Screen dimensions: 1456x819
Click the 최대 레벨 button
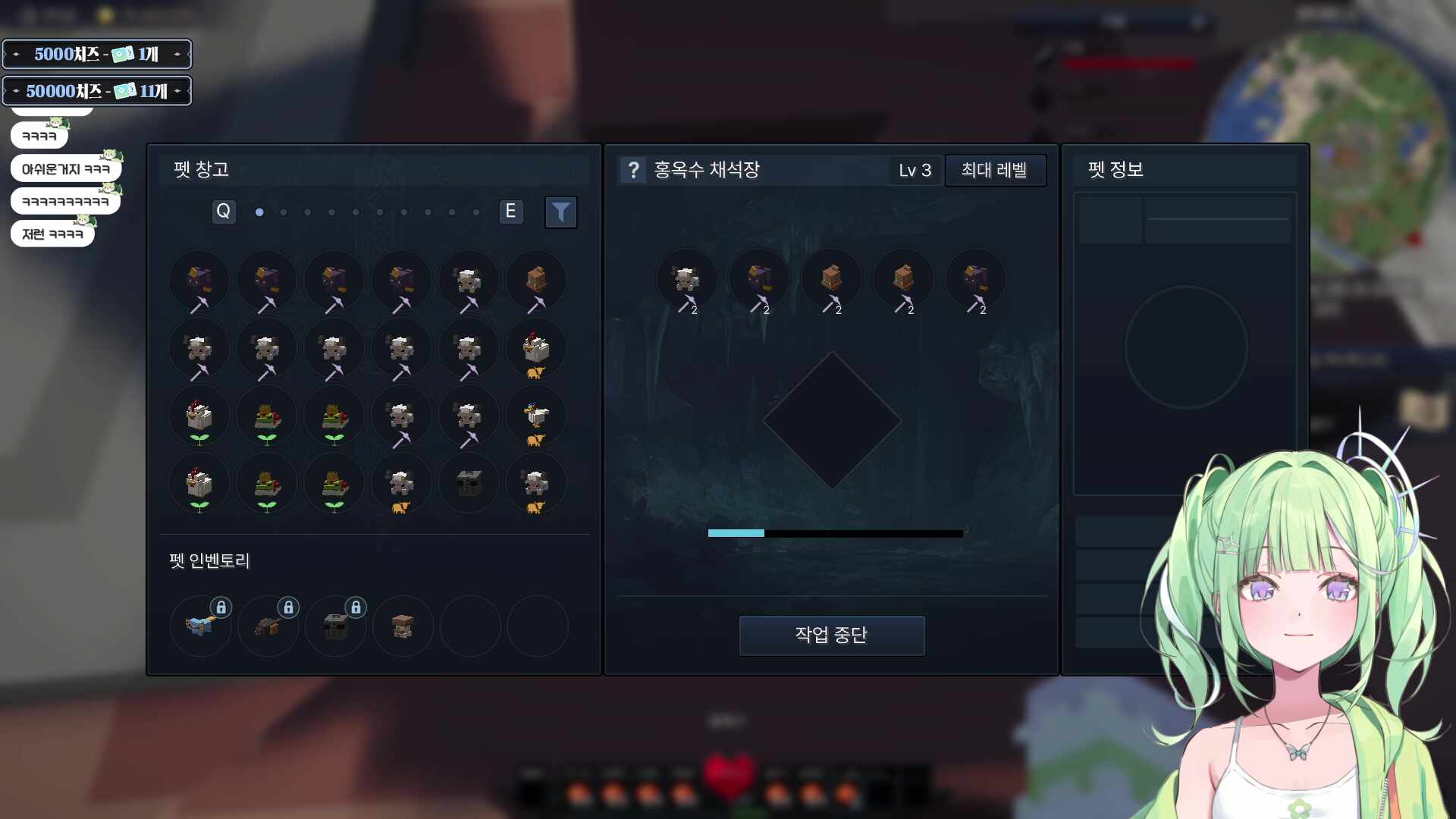(x=996, y=171)
